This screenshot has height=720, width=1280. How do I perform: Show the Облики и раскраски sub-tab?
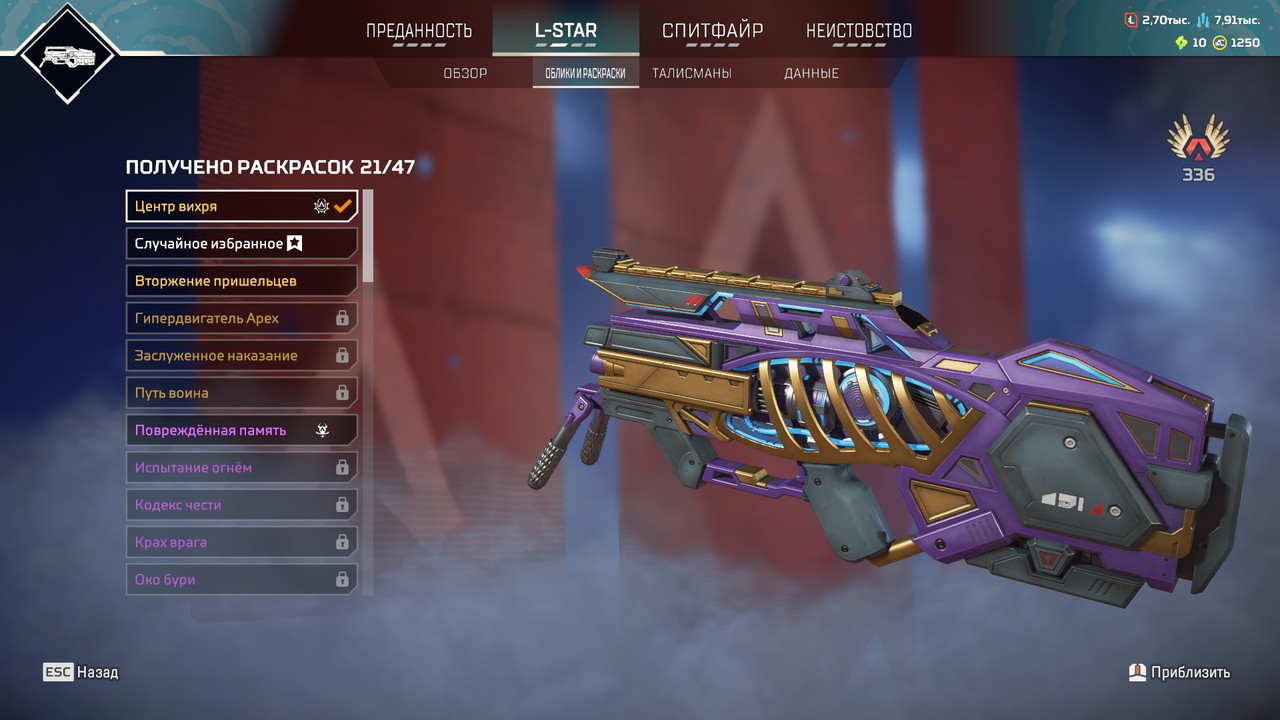tap(586, 73)
